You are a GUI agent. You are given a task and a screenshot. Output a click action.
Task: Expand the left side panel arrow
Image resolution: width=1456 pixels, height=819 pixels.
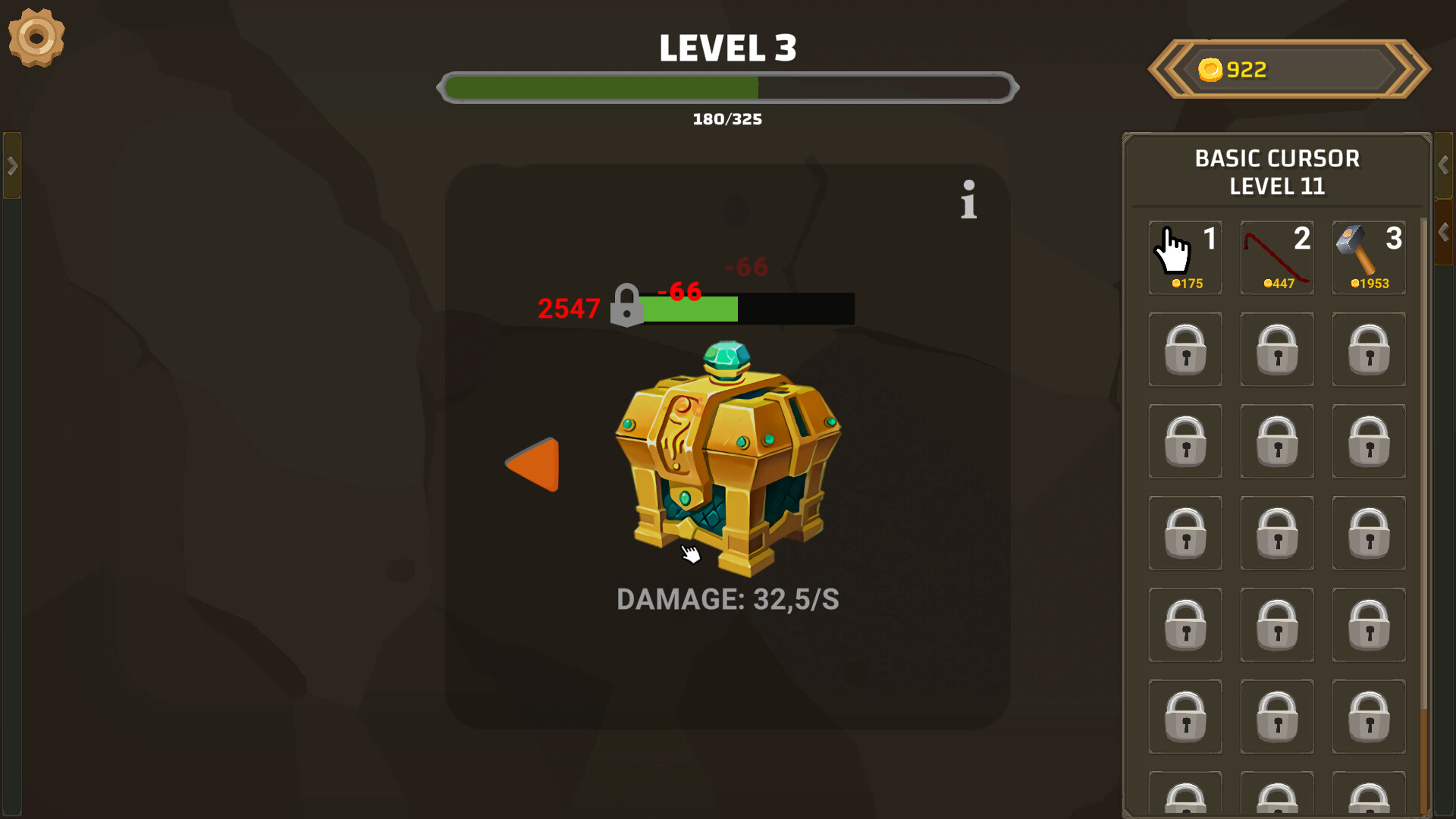(11, 165)
